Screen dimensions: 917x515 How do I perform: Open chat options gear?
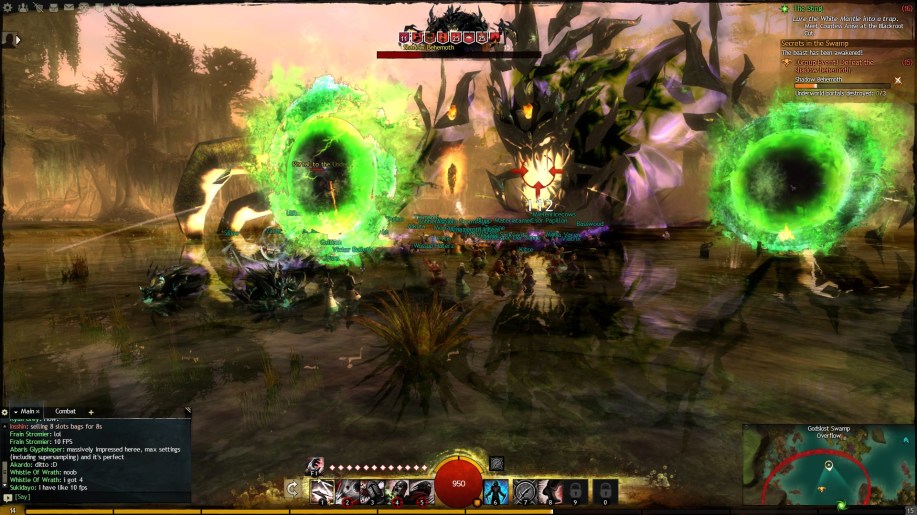click(x=5, y=411)
